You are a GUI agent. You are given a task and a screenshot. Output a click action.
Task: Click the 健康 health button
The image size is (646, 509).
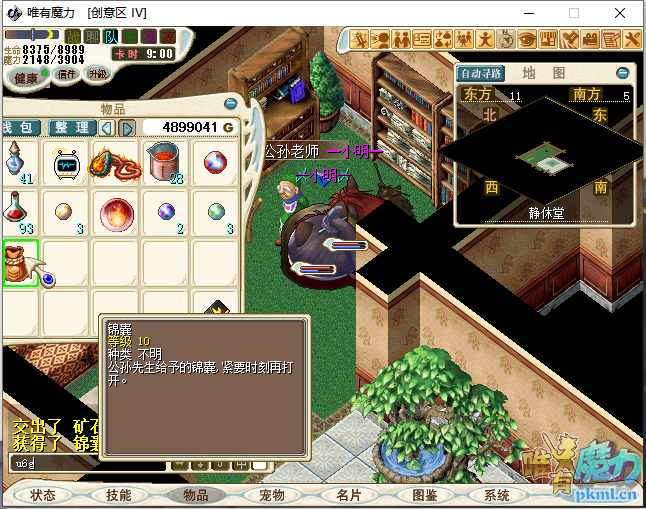tap(27, 77)
